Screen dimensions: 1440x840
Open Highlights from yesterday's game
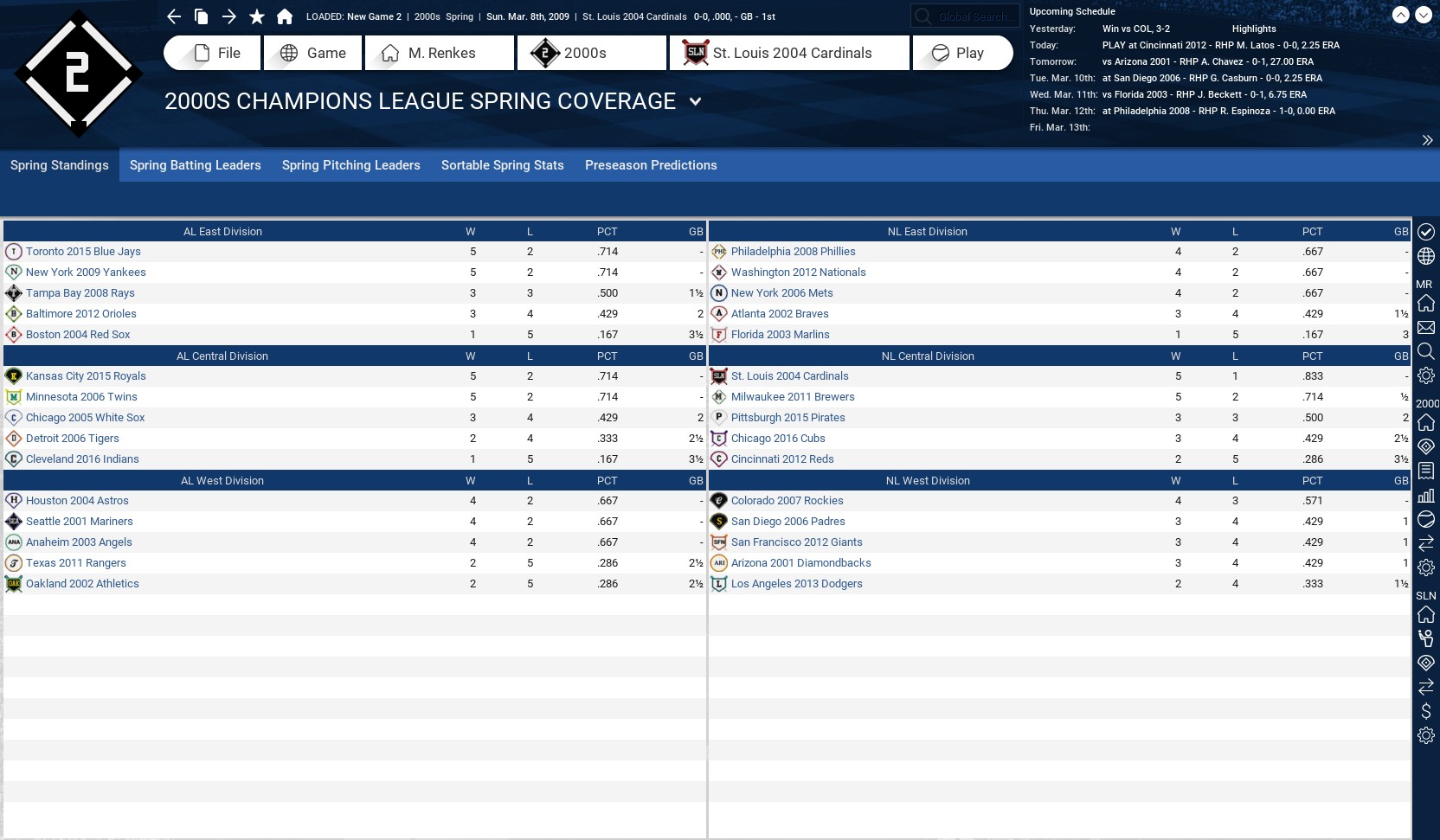point(1254,29)
